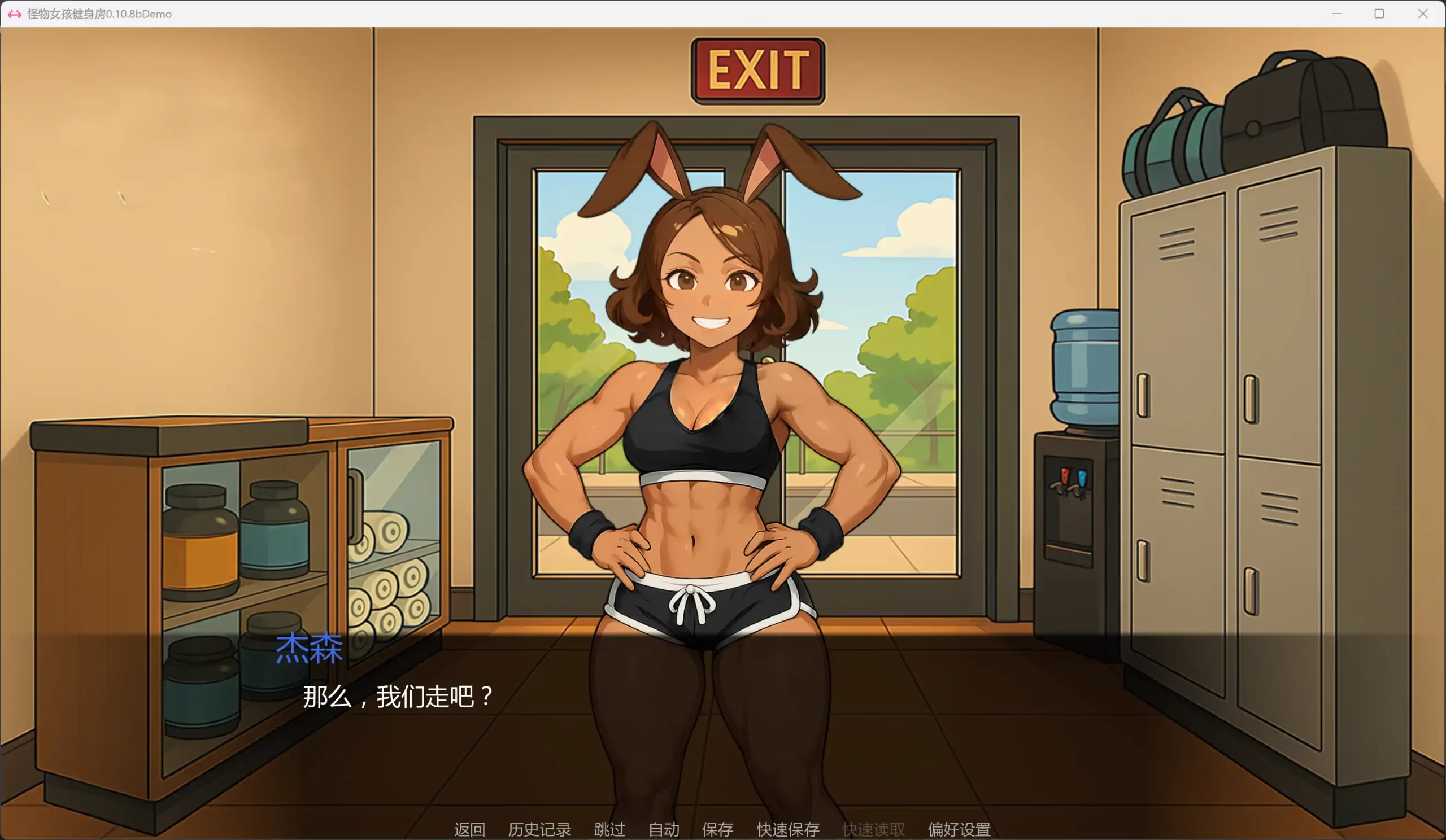This screenshot has height=840, width=1446.
Task: Activate 跳过 skip mode
Action: 609,830
